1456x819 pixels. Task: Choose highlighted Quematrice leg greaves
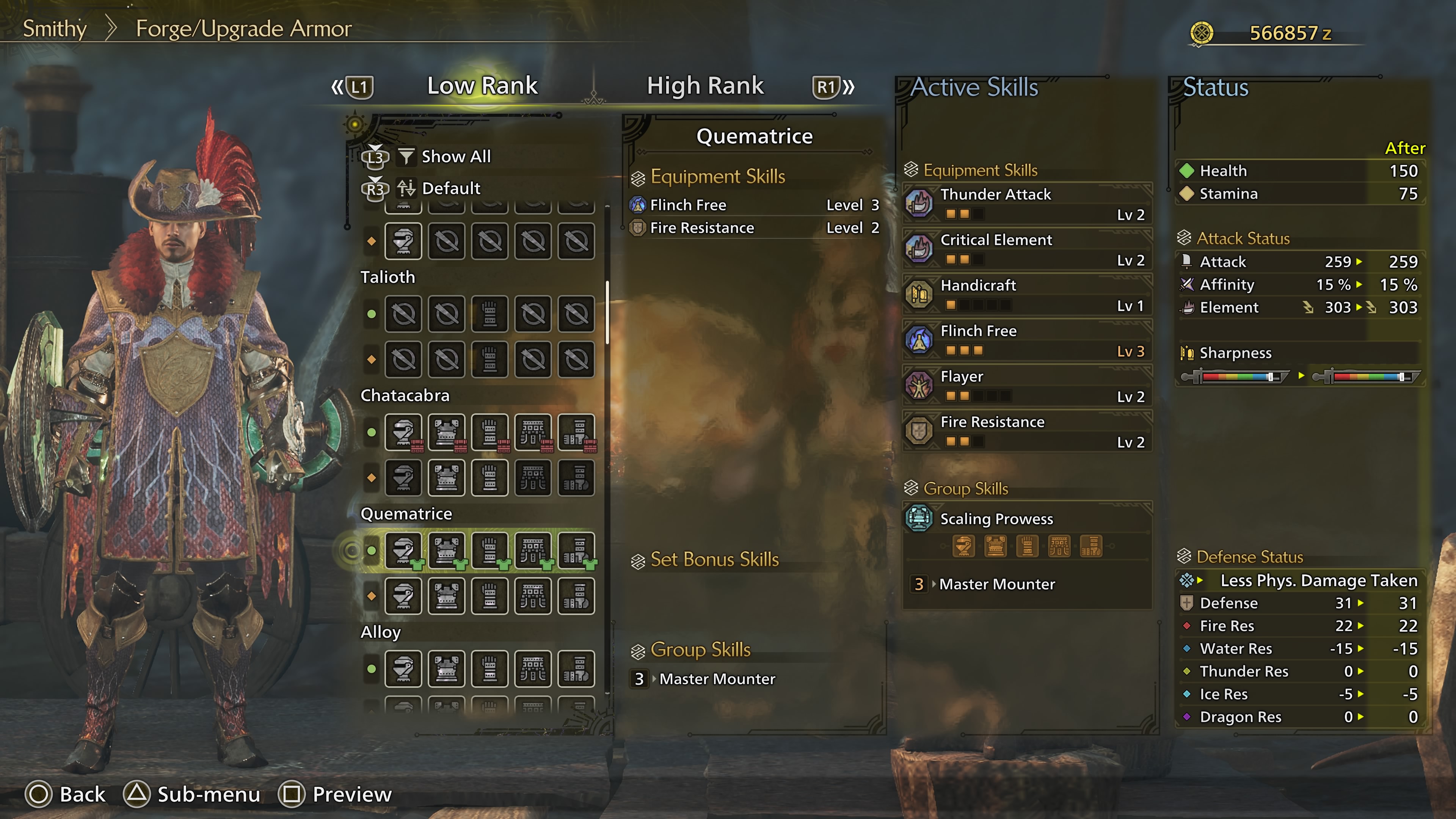click(x=576, y=550)
